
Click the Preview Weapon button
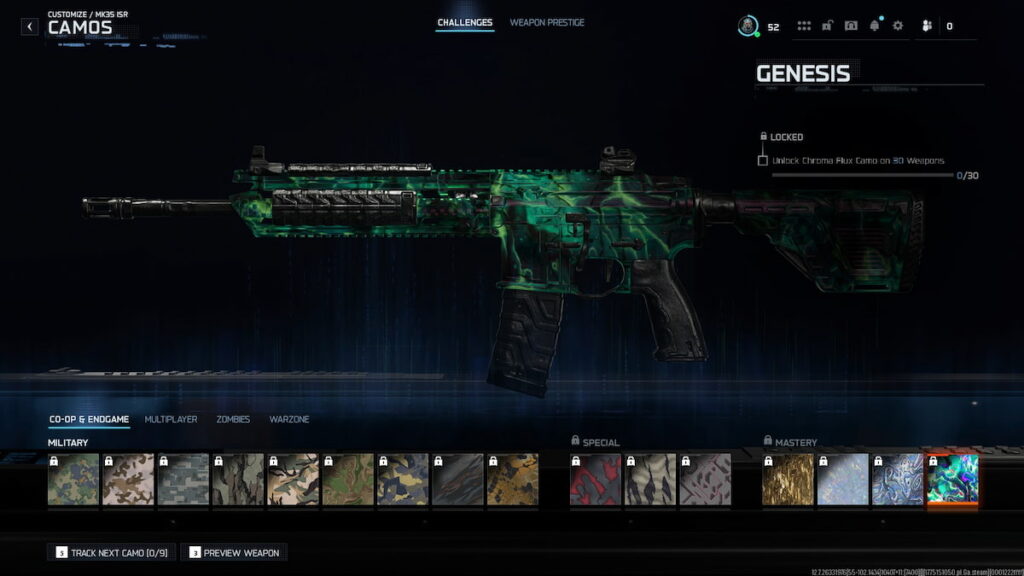[234, 552]
